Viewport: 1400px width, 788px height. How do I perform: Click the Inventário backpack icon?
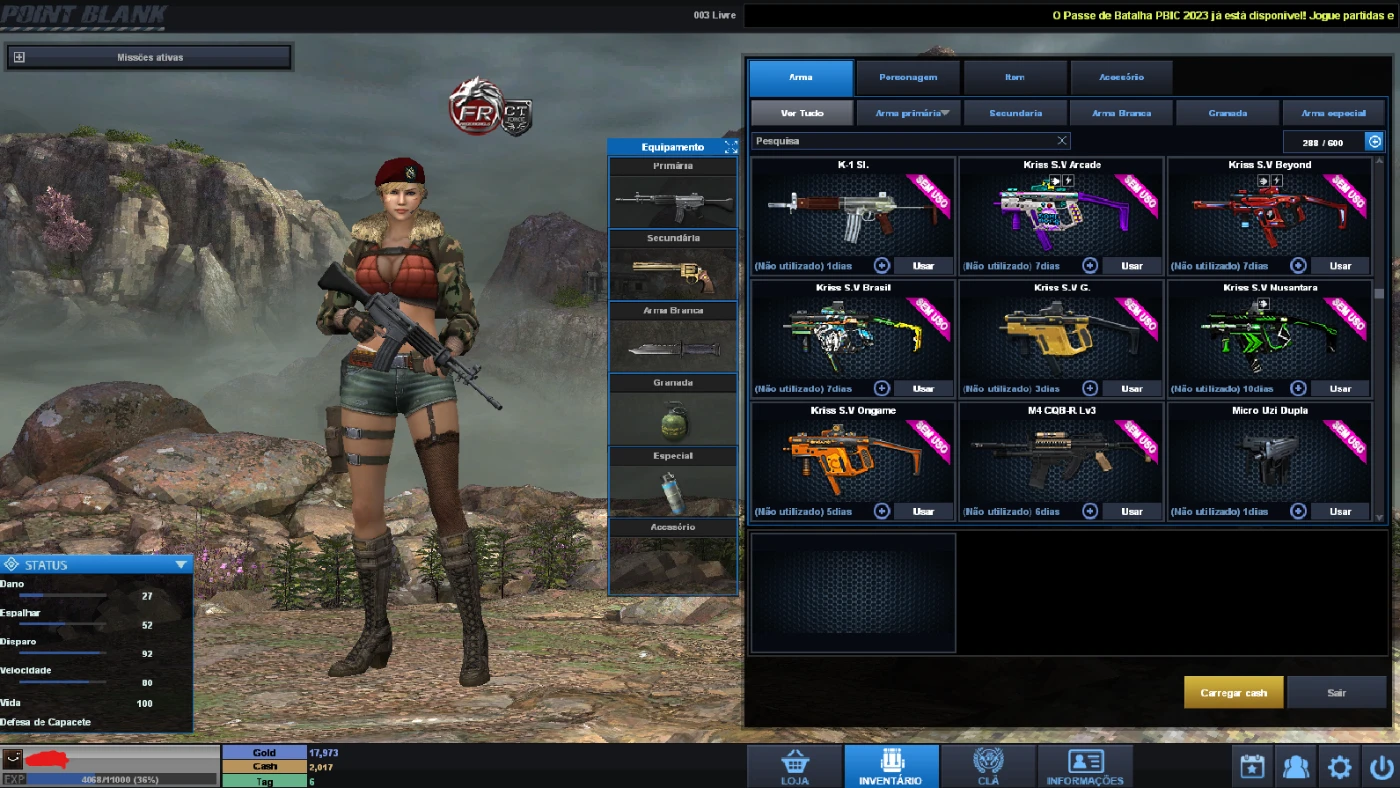point(890,765)
